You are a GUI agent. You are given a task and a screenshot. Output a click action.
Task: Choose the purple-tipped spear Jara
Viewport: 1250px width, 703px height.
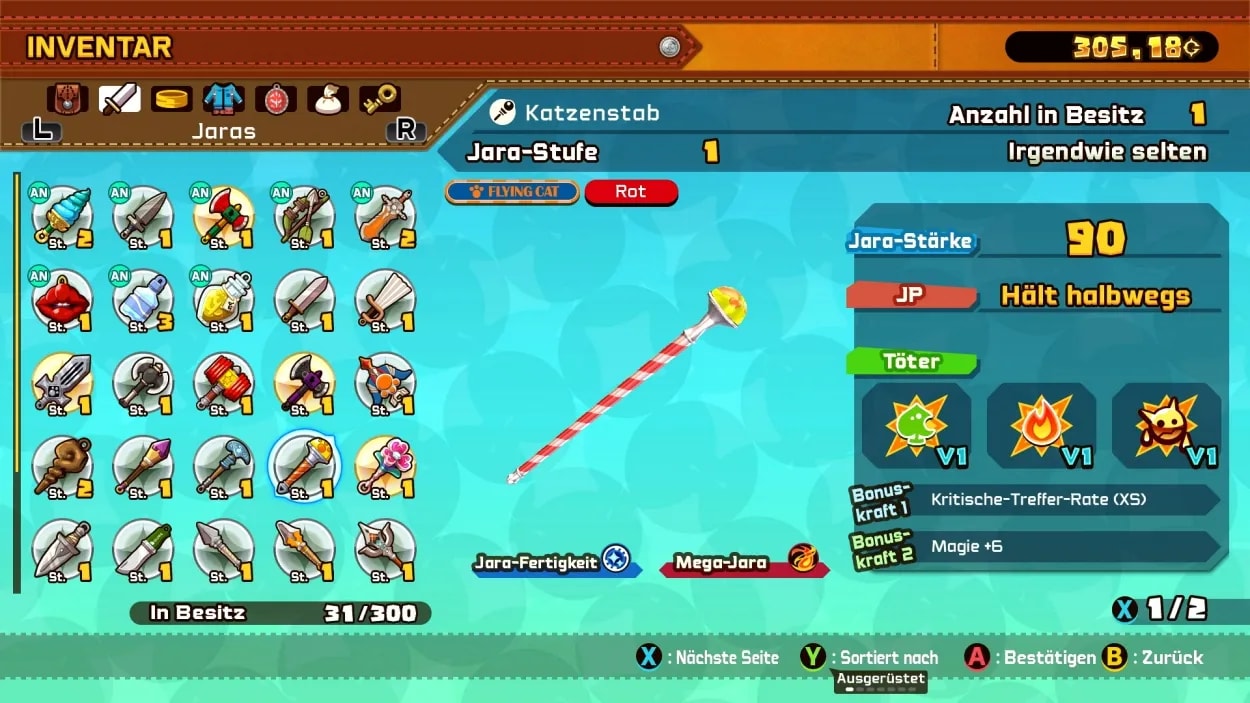click(x=143, y=466)
